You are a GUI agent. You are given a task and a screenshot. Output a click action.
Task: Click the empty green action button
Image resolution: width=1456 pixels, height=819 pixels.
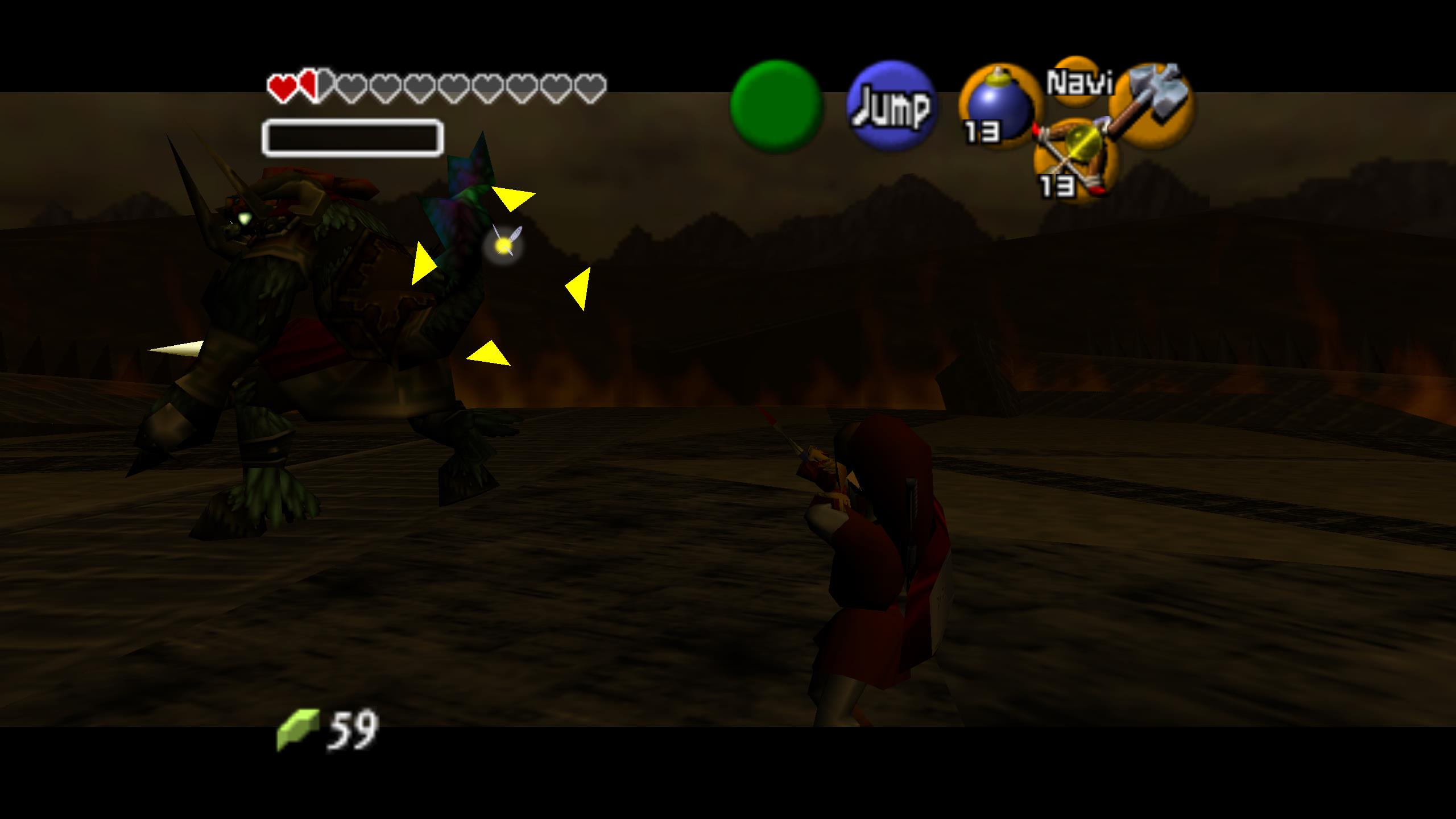tap(776, 106)
